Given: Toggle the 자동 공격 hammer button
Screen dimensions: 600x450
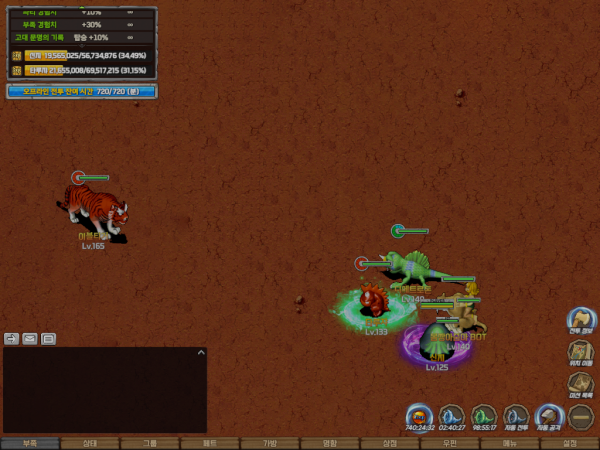Looking at the screenshot, I should [548, 416].
